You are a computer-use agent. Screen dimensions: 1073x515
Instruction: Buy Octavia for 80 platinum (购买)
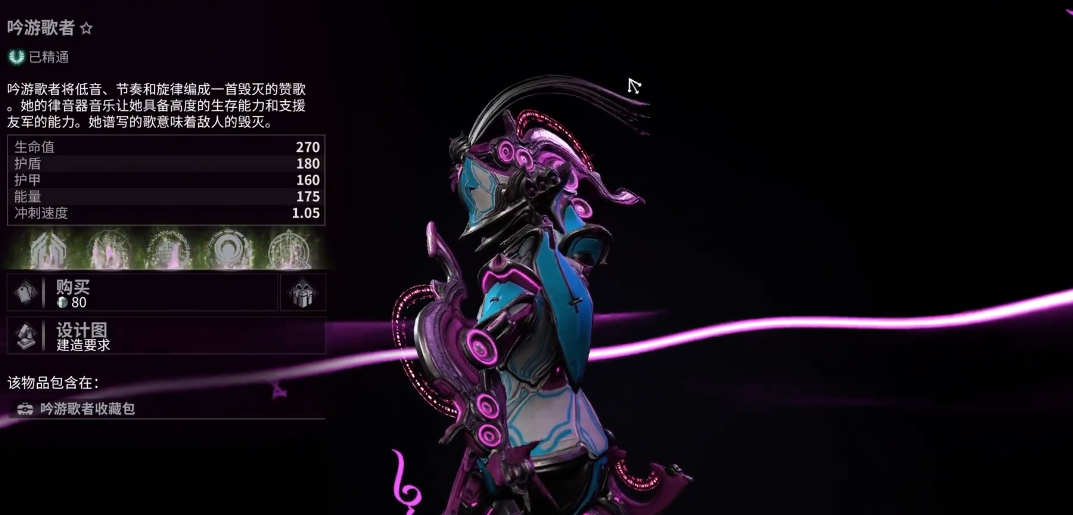coord(142,293)
